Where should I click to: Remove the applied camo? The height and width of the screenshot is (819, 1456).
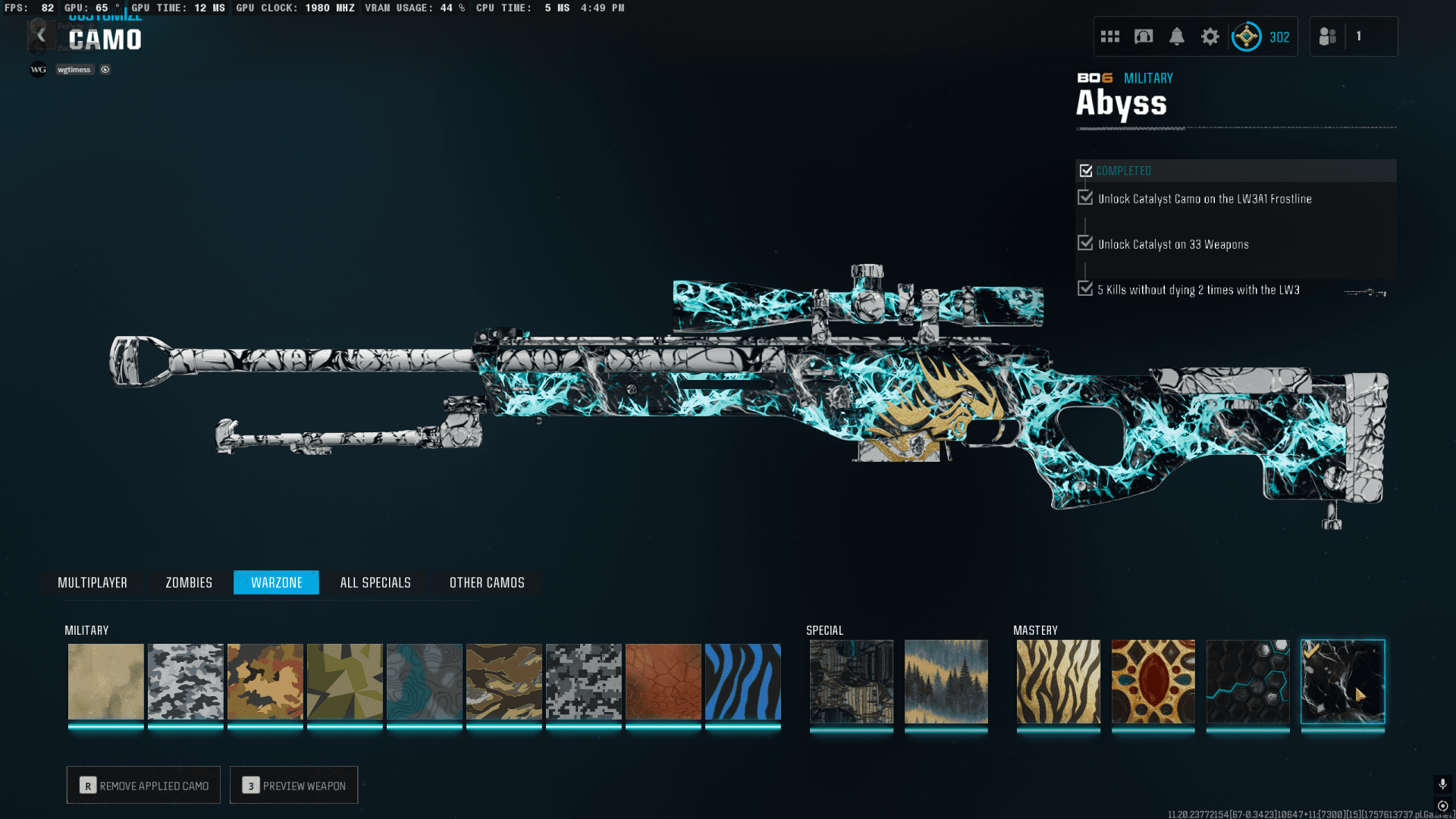(143, 785)
